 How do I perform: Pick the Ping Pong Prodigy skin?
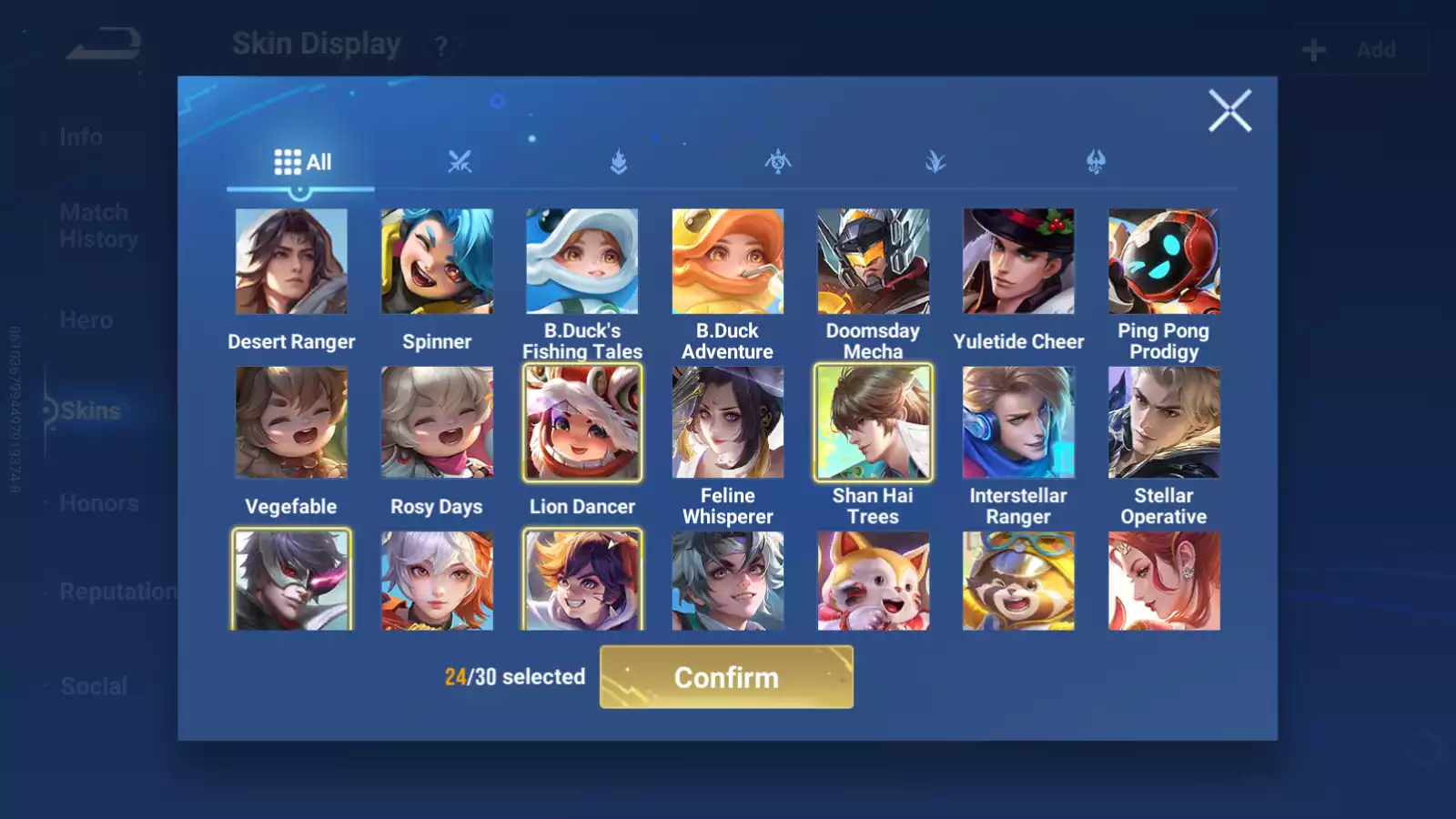(1164, 262)
